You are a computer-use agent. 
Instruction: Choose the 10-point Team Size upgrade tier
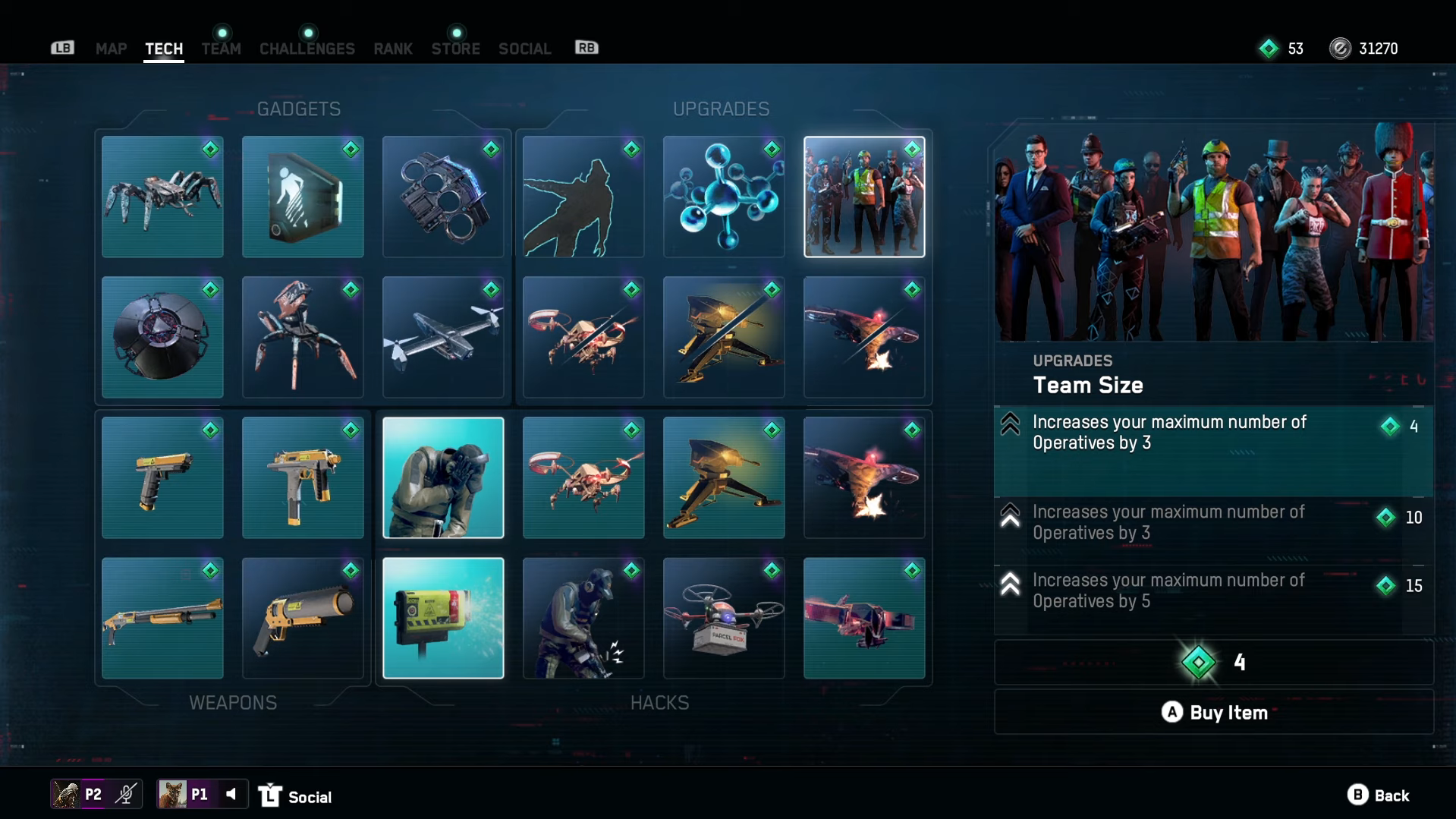point(1213,522)
